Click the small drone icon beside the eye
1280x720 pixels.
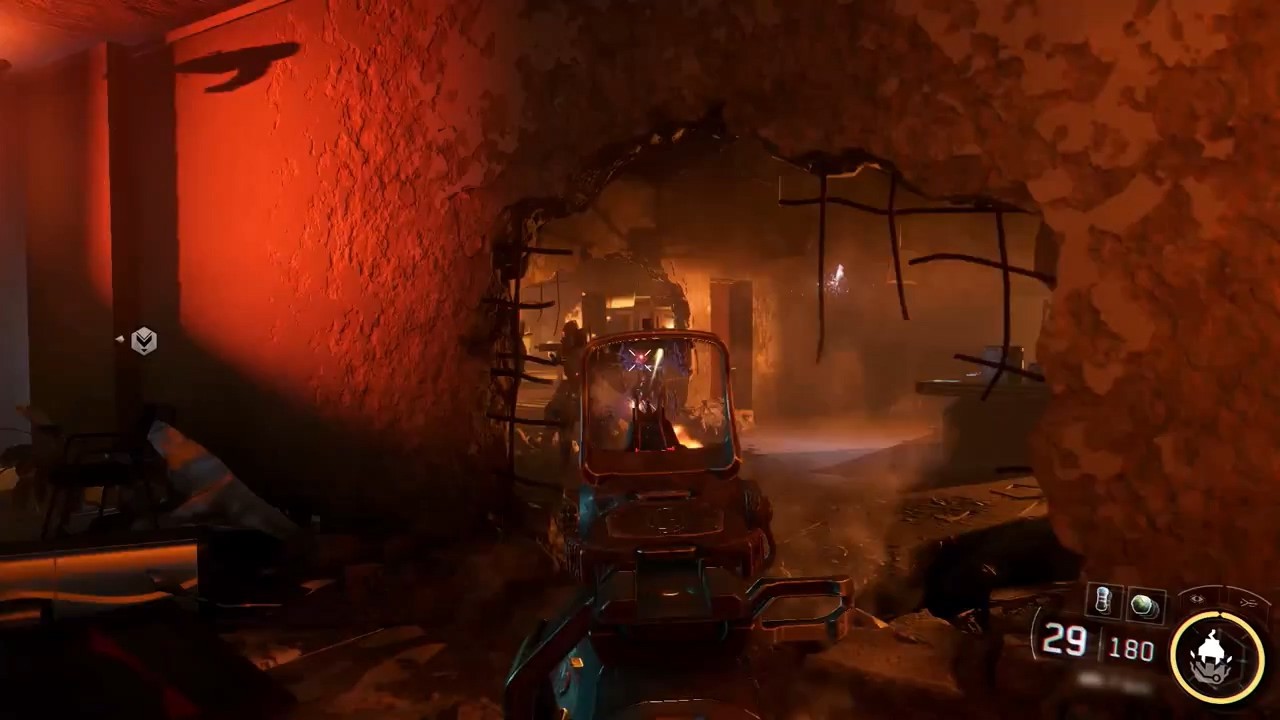[x=1246, y=603]
